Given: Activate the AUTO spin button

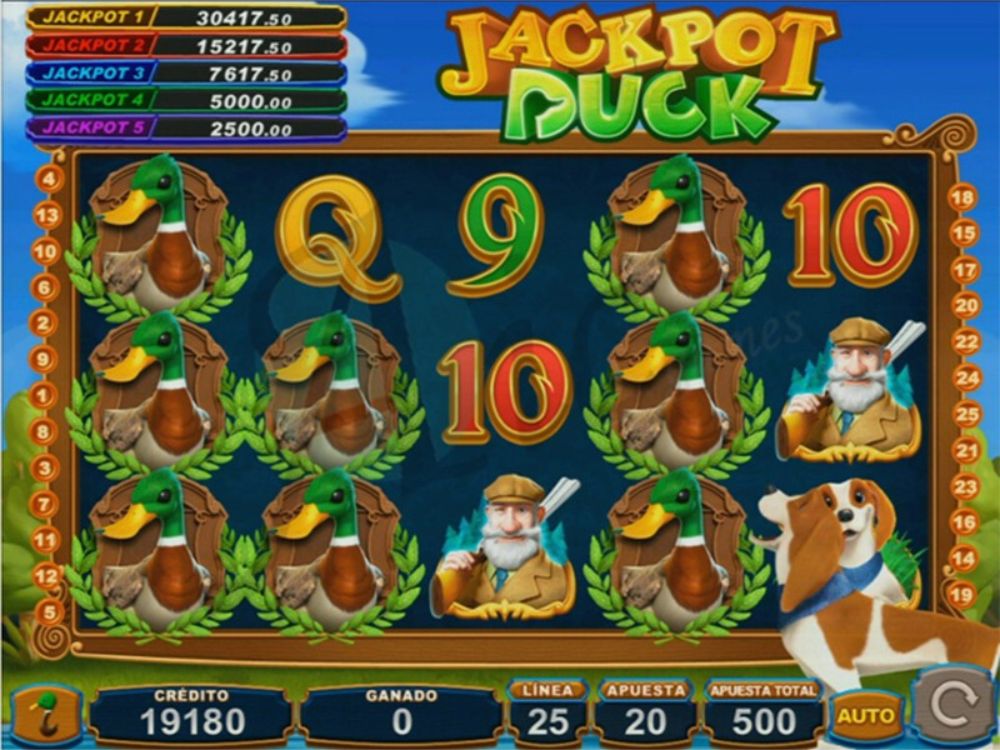Looking at the screenshot, I should pos(865,715).
